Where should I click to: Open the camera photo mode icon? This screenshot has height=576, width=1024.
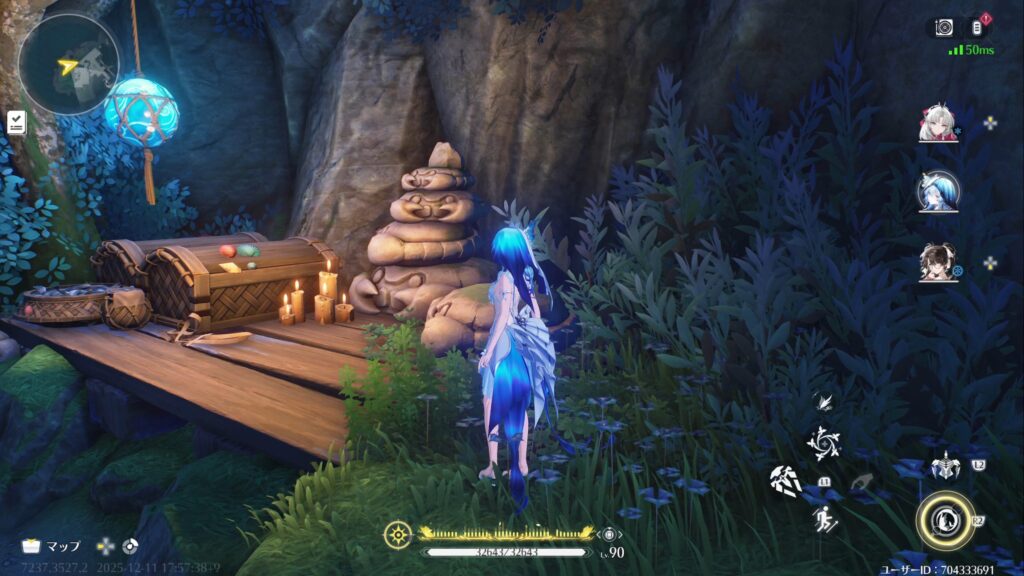tap(944, 28)
